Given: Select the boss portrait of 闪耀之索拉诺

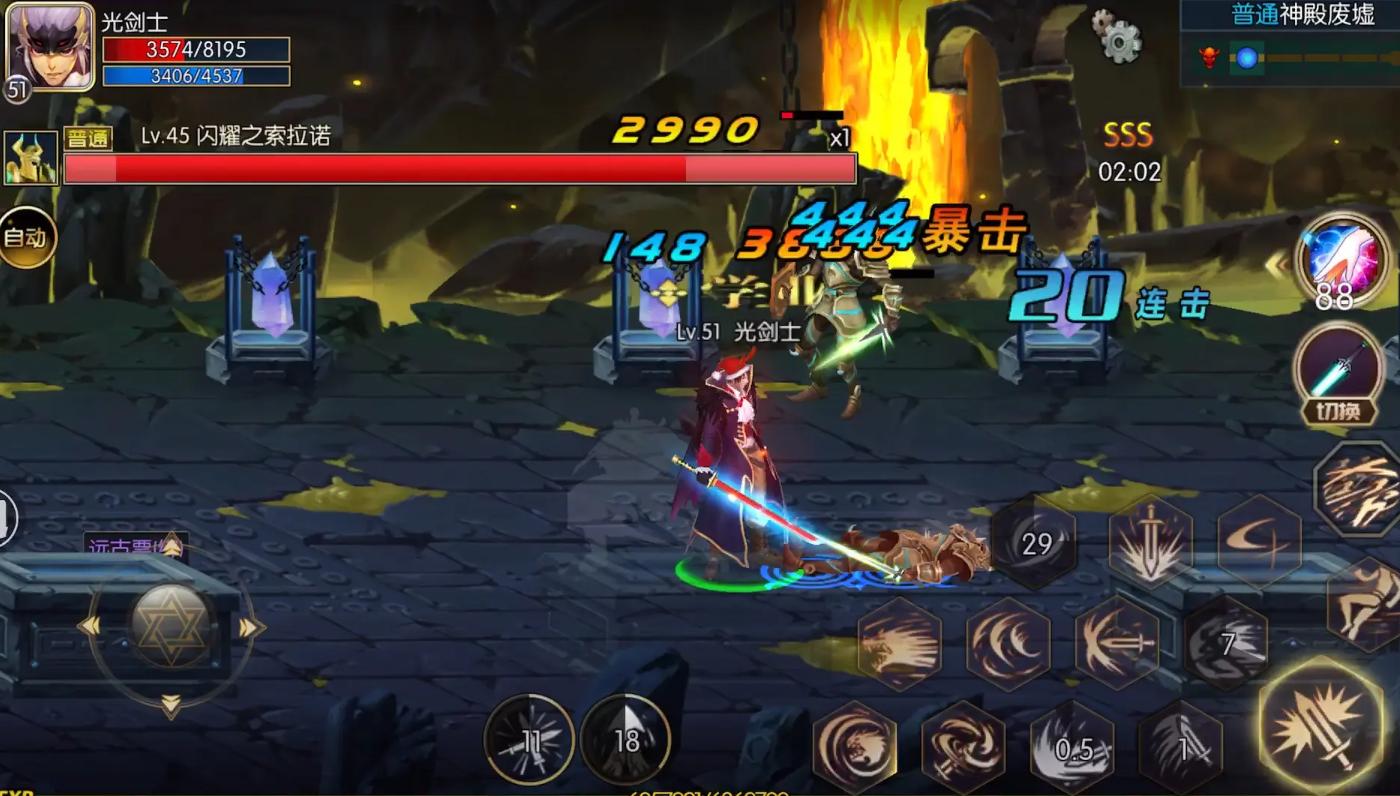Looking at the screenshot, I should click(x=30, y=159).
